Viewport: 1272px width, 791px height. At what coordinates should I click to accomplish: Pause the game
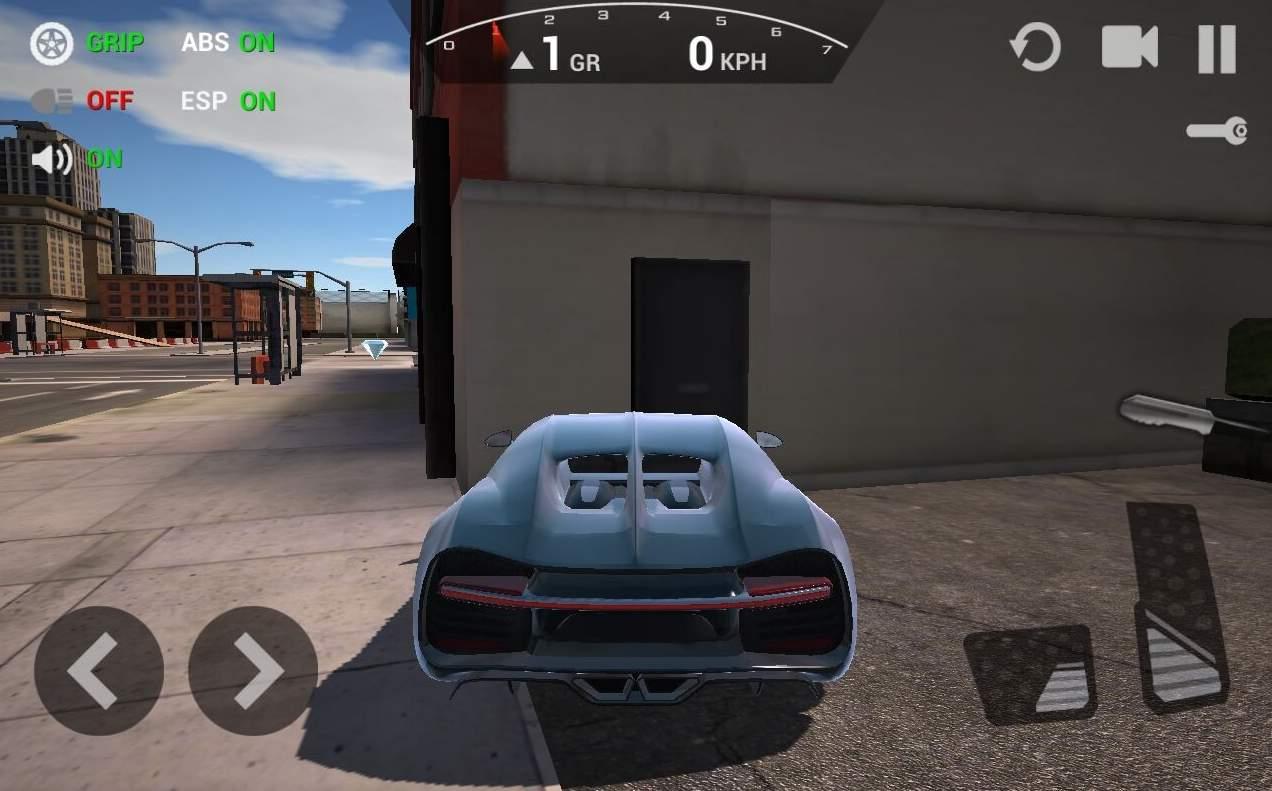coord(1217,48)
